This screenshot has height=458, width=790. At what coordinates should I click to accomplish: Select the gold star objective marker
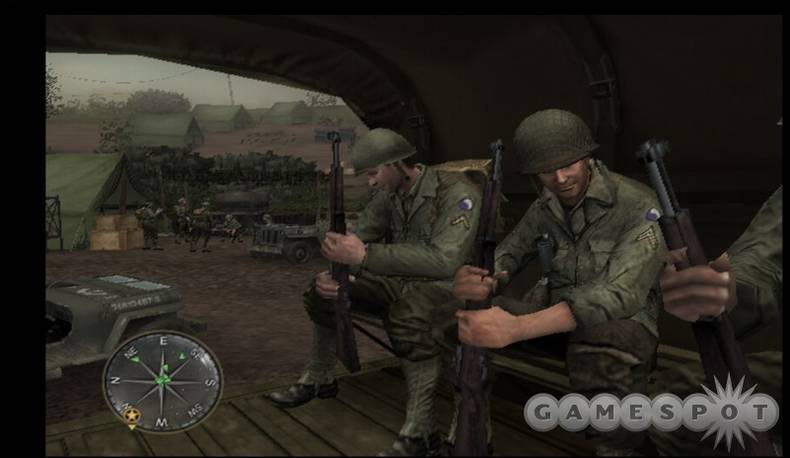click(x=131, y=411)
